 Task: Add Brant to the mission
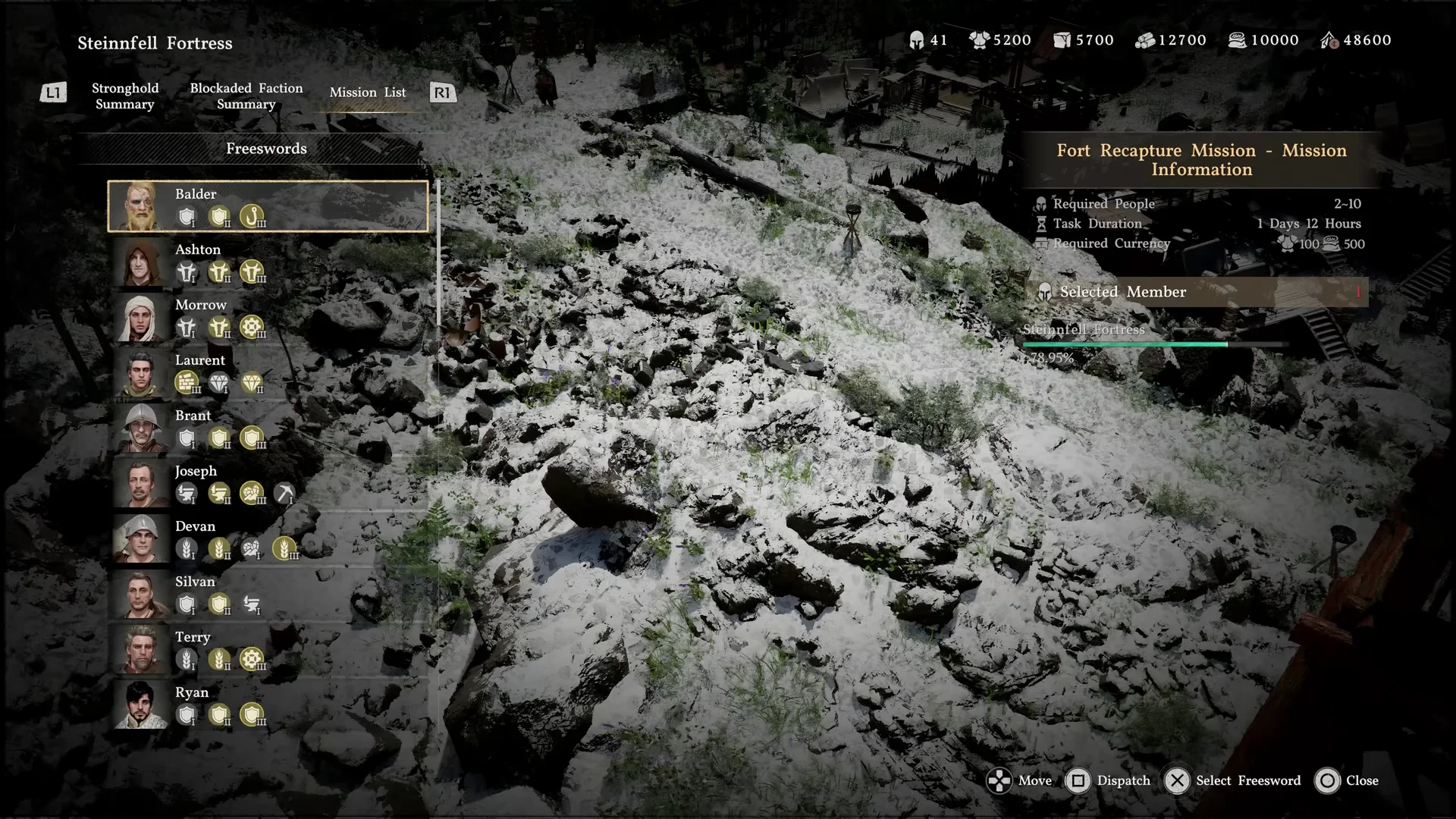coord(268,428)
